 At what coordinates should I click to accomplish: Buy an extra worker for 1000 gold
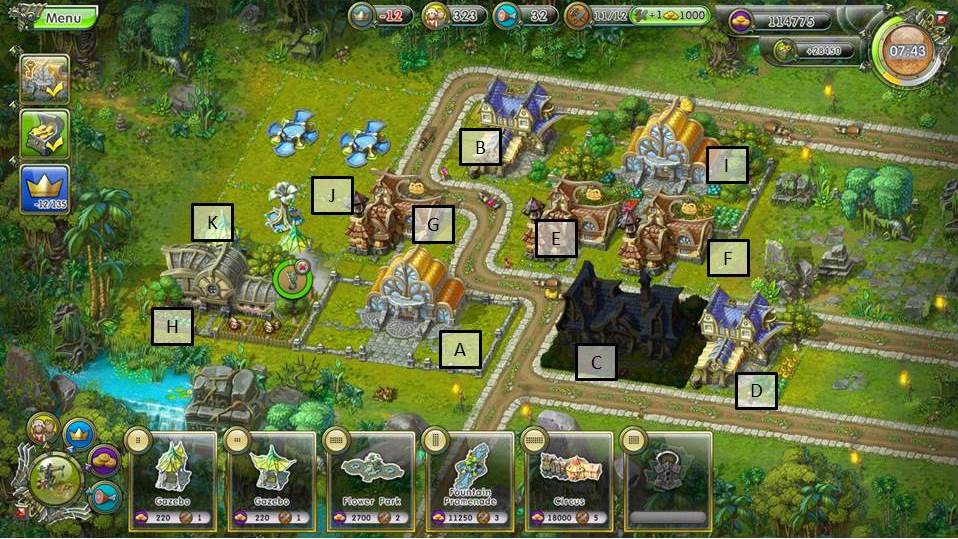tap(668, 15)
